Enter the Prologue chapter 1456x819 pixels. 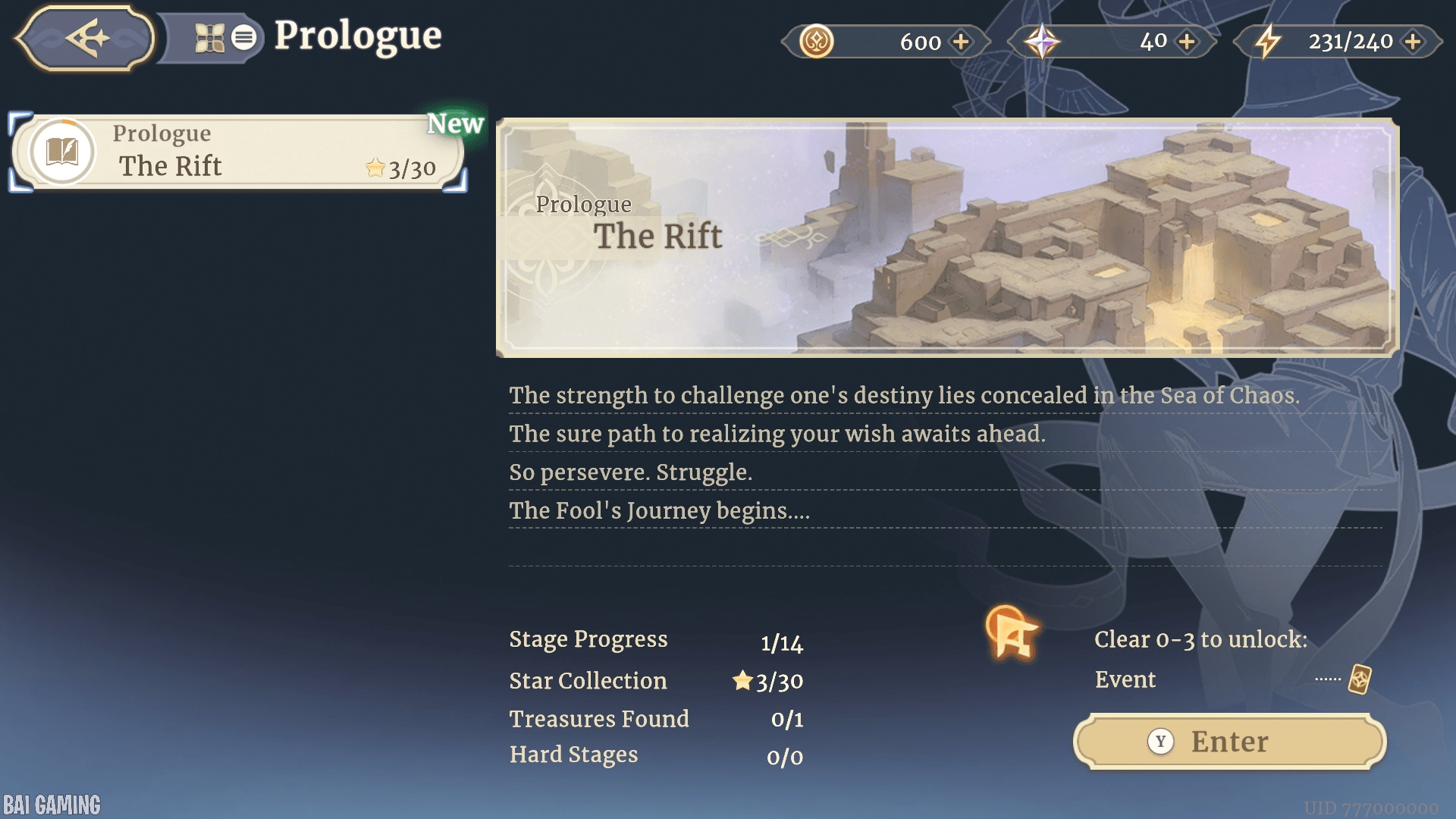pos(1229,741)
